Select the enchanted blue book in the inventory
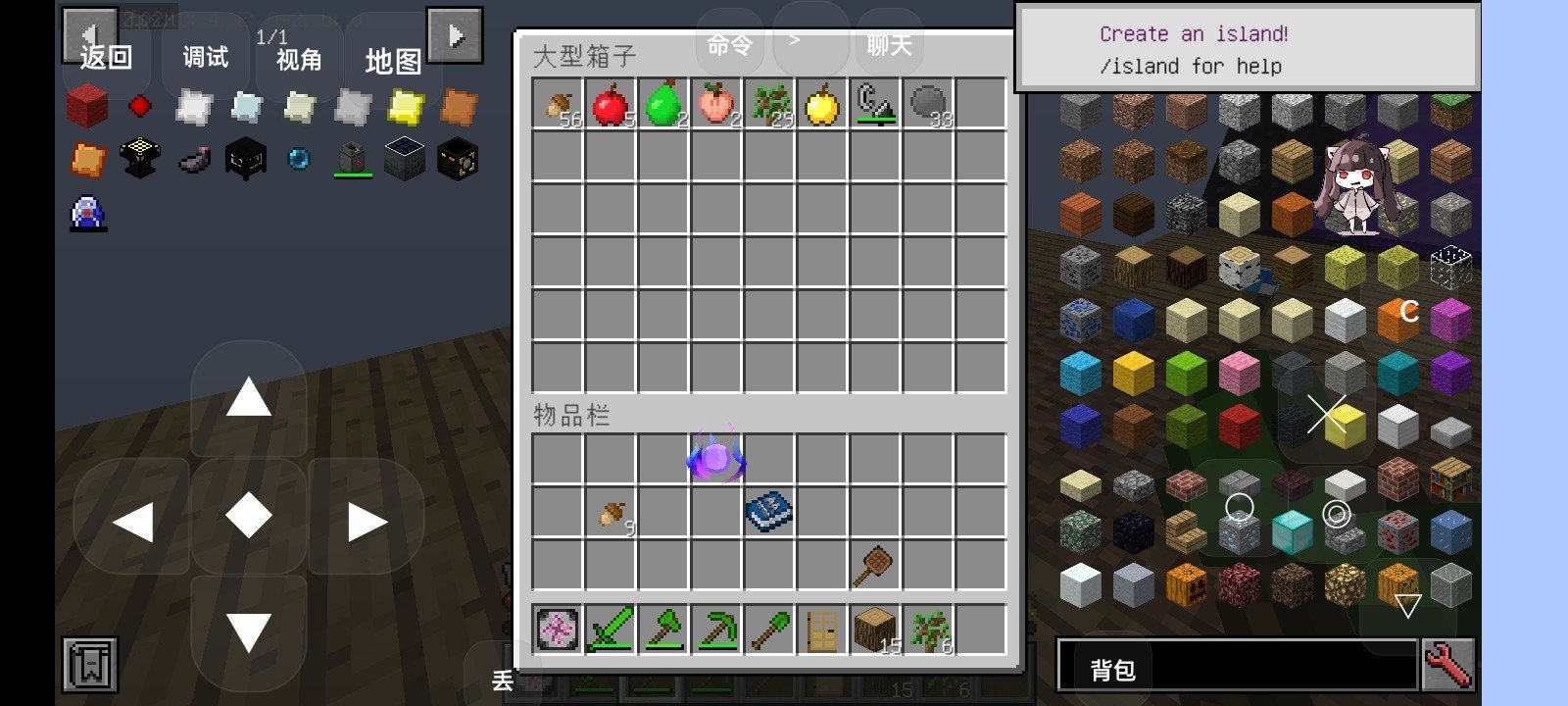The width and height of the screenshot is (1568, 706). click(x=768, y=509)
